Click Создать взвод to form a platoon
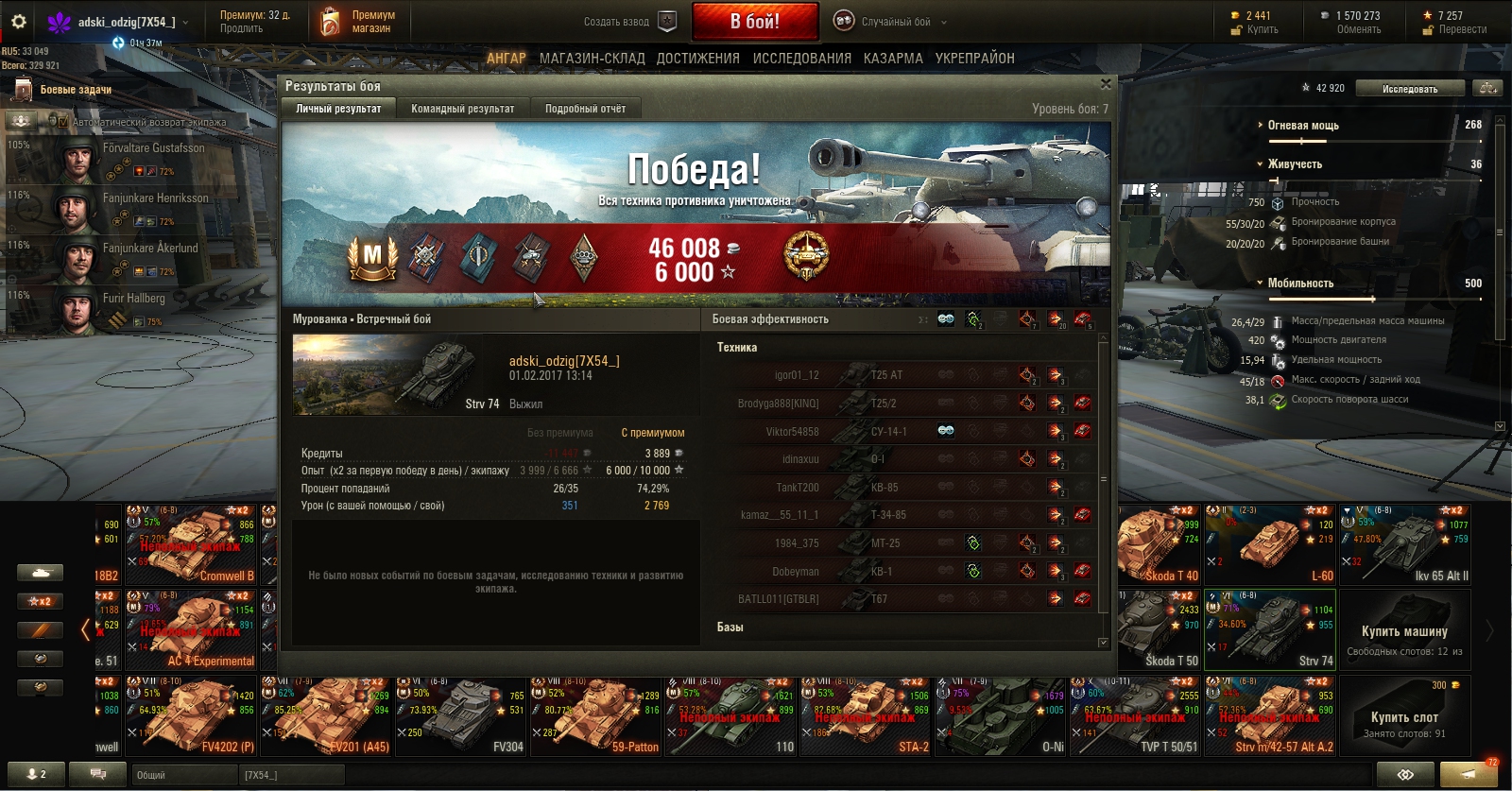Image resolution: width=1512 pixels, height=791 pixels. point(627,22)
